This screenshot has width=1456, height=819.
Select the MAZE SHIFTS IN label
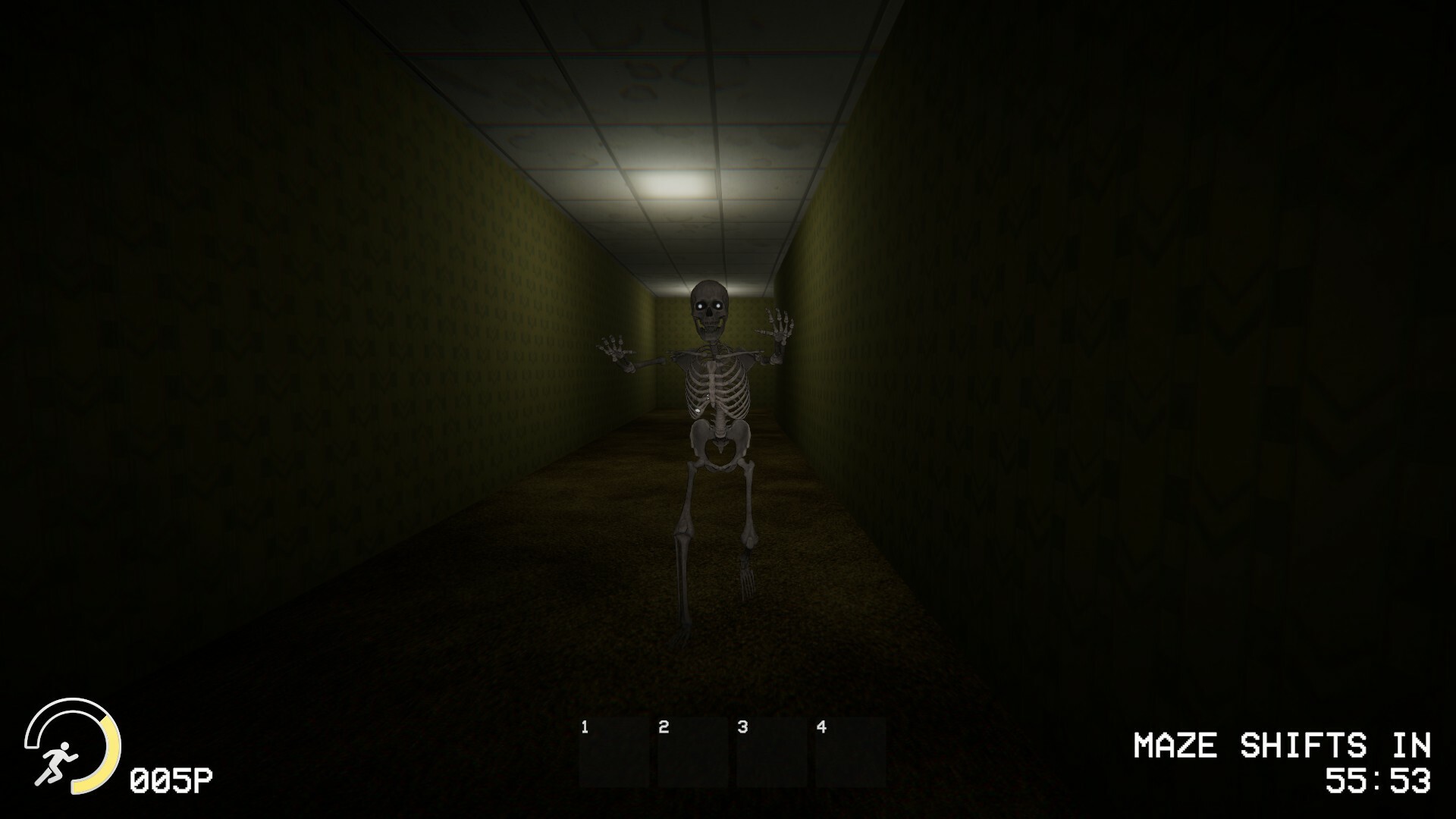[x=1283, y=745]
